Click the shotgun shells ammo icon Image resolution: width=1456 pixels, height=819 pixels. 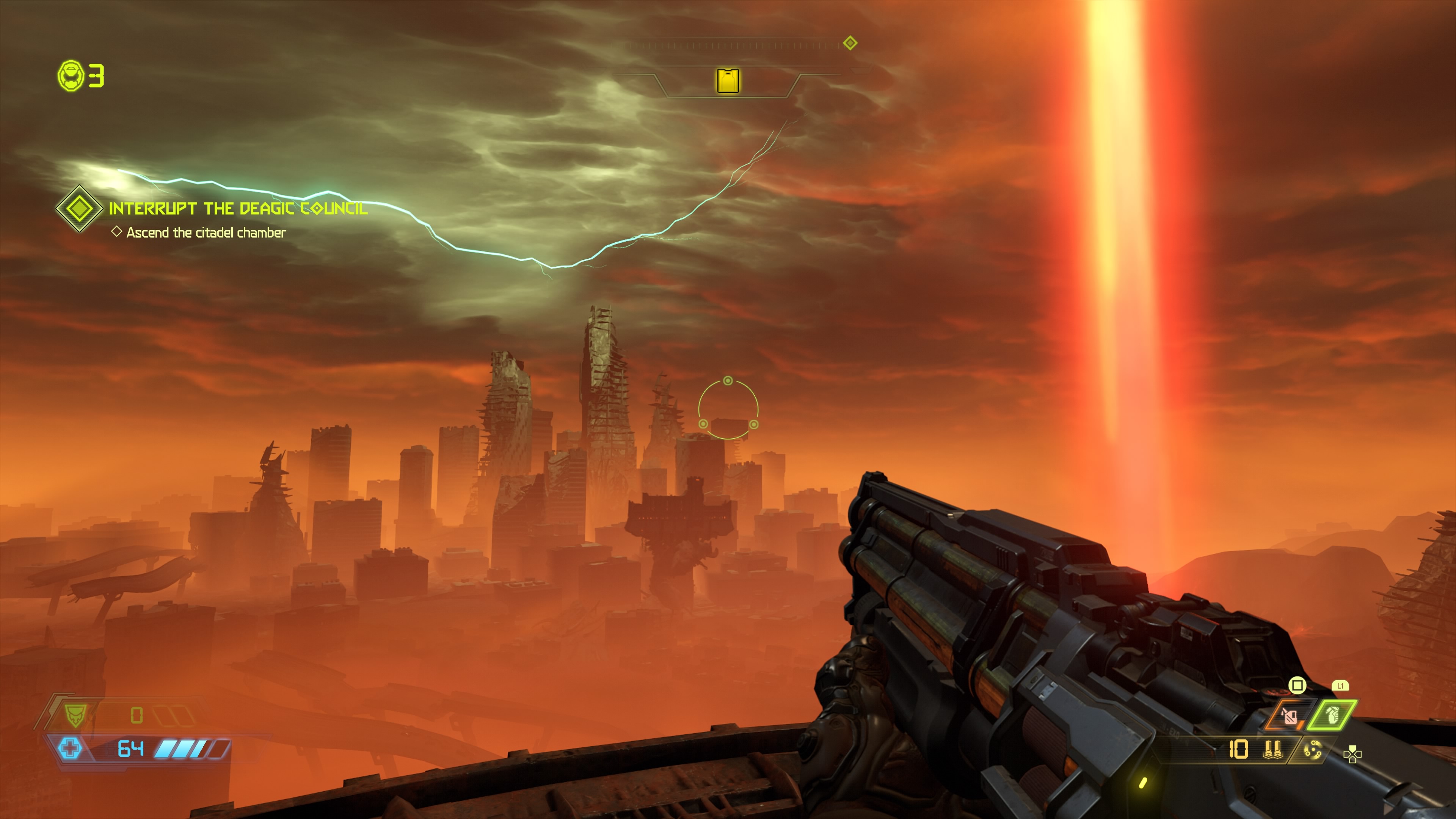[1272, 750]
